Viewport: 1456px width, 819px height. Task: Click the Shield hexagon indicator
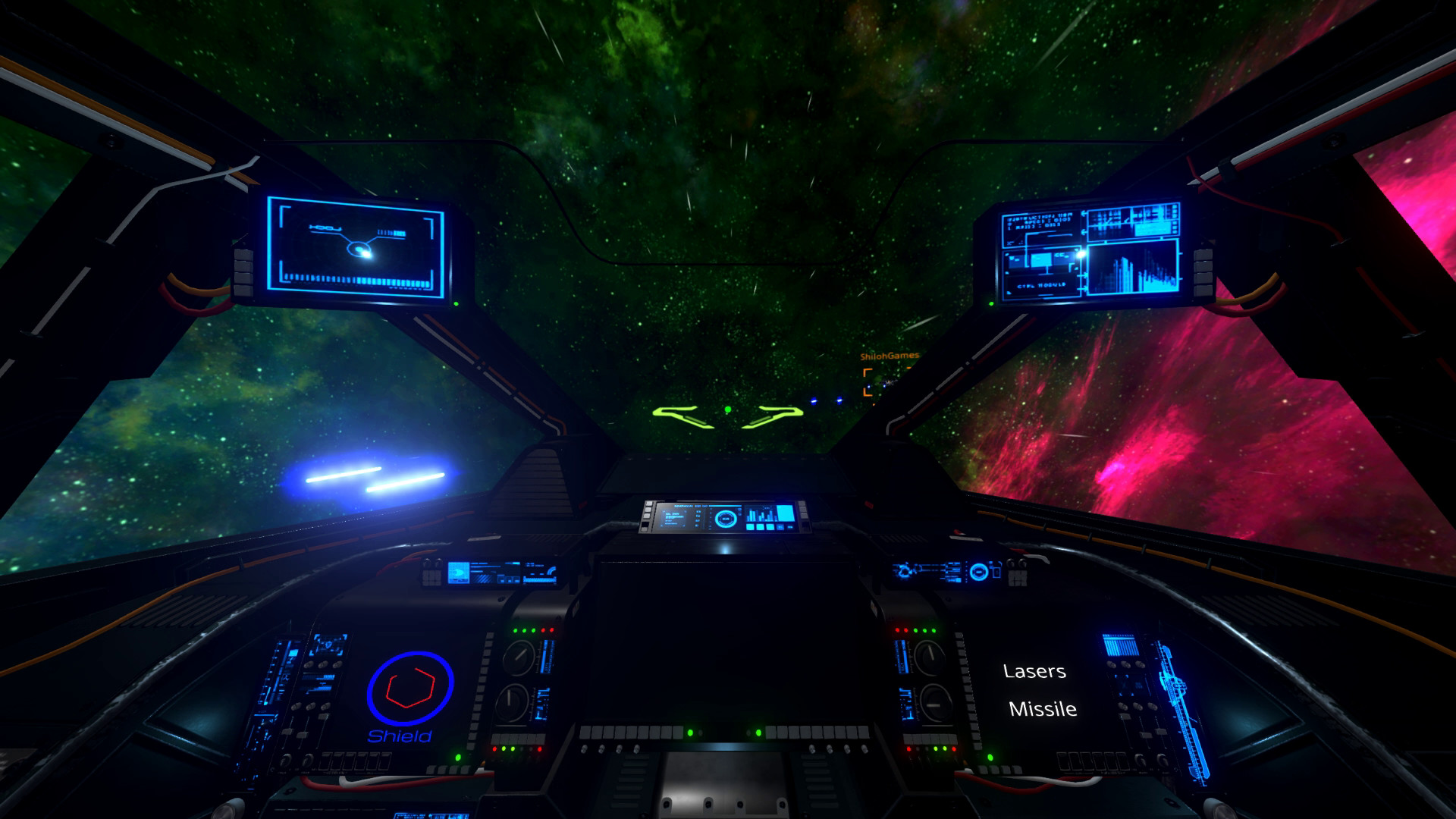tap(409, 688)
